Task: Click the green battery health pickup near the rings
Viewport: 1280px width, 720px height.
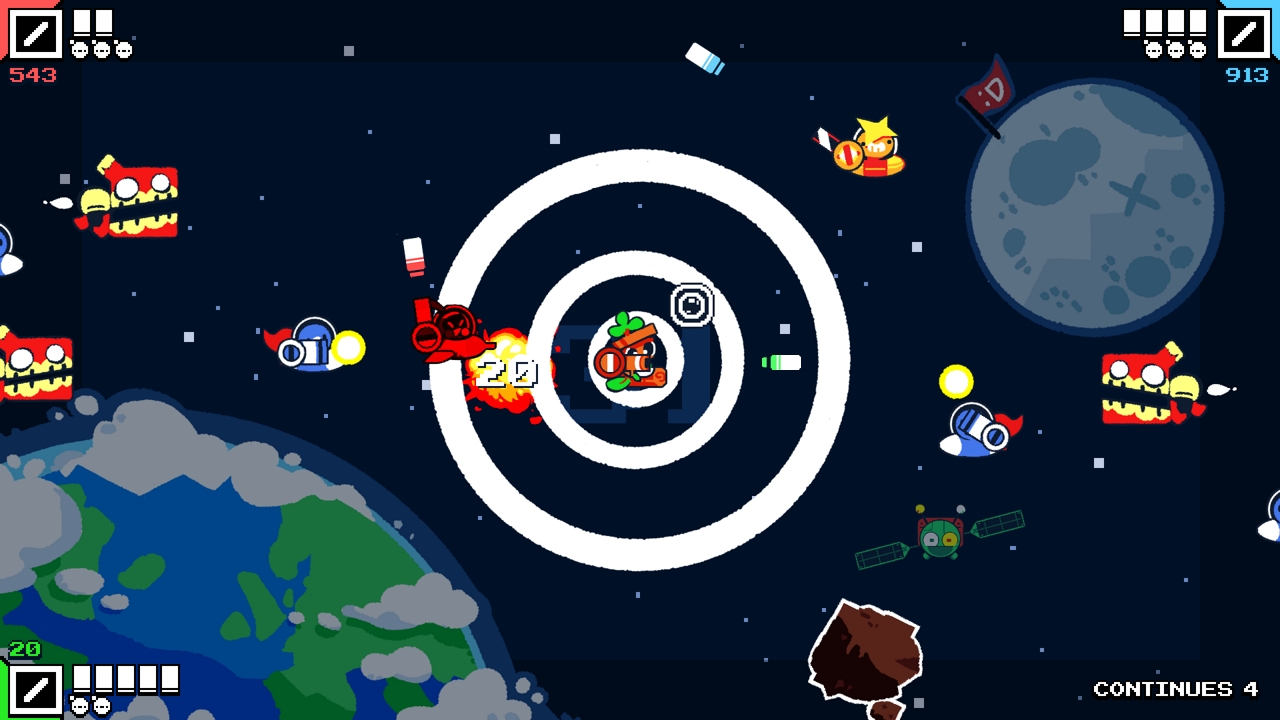Action: [782, 363]
